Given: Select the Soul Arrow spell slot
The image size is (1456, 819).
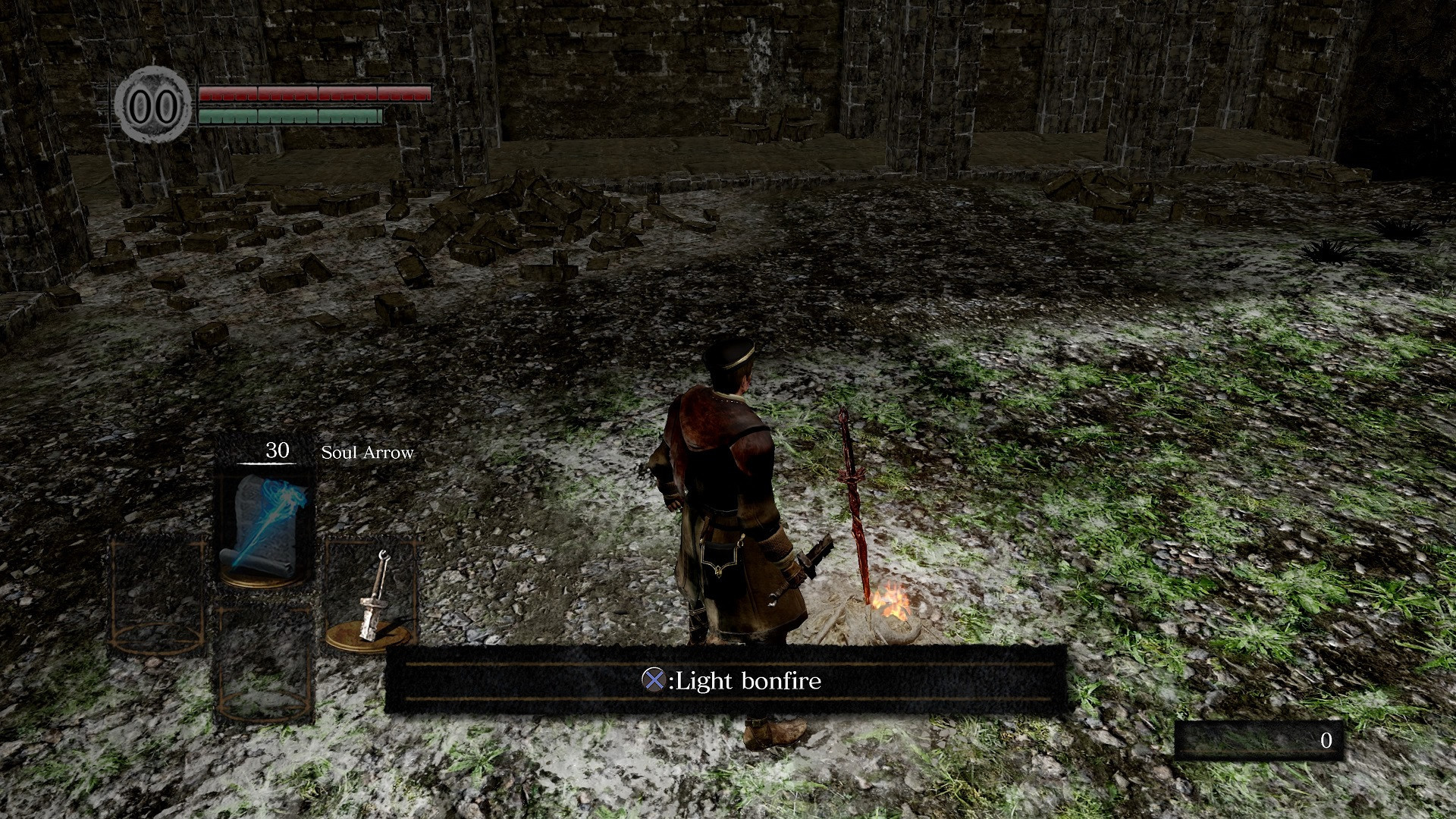Looking at the screenshot, I should click(264, 525).
